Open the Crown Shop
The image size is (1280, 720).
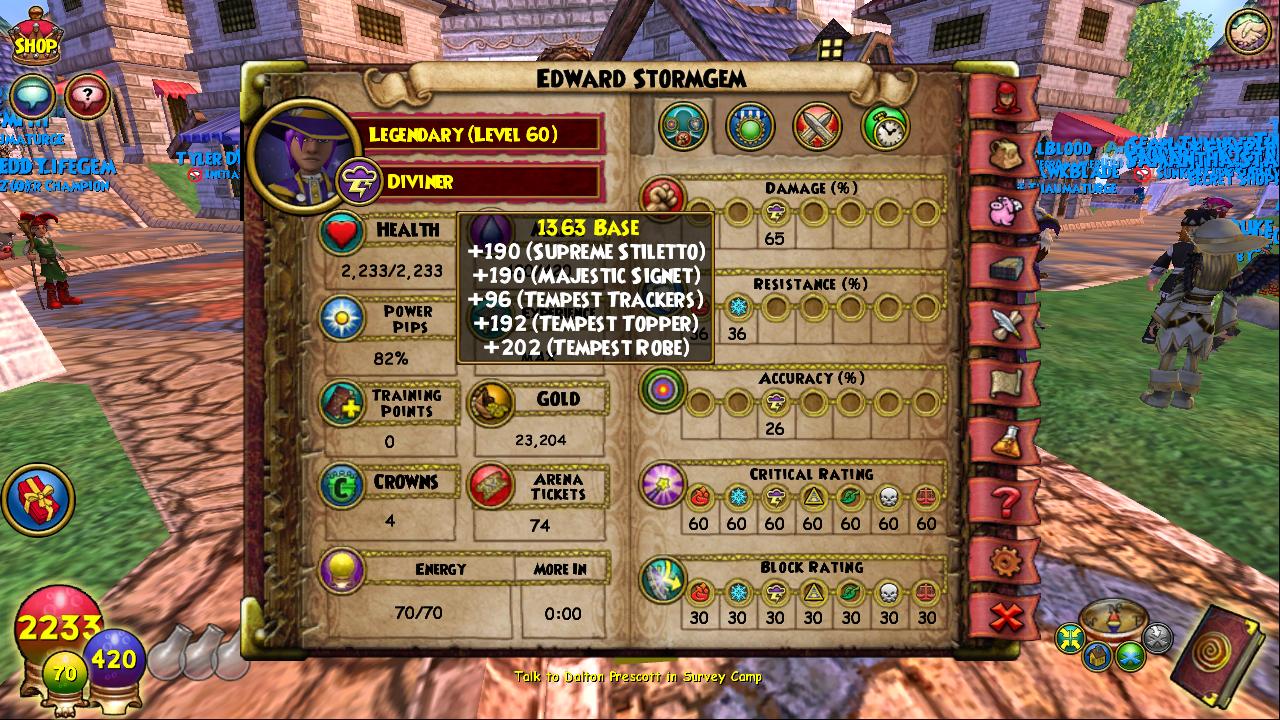34,40
